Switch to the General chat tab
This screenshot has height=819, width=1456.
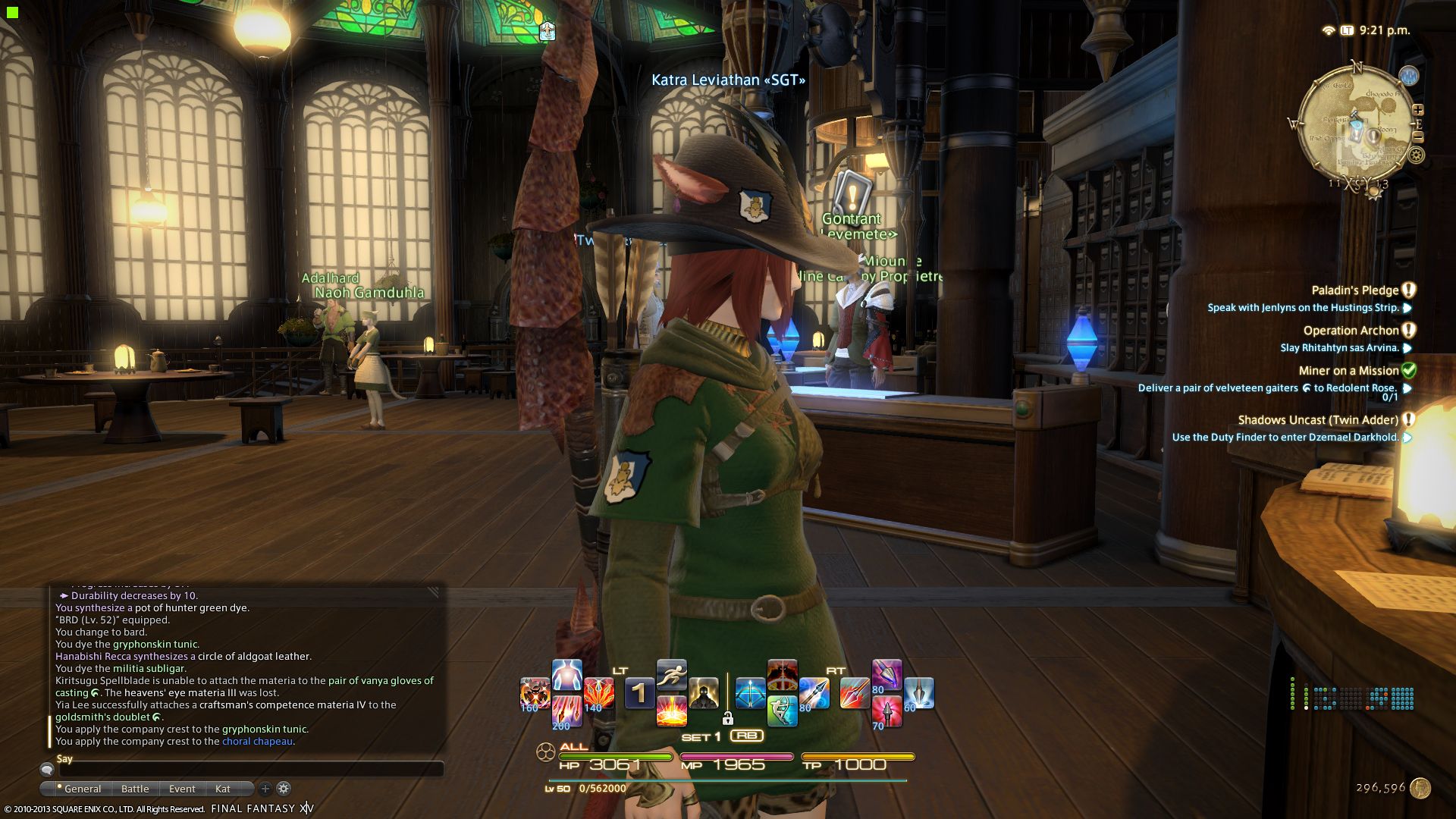click(82, 789)
